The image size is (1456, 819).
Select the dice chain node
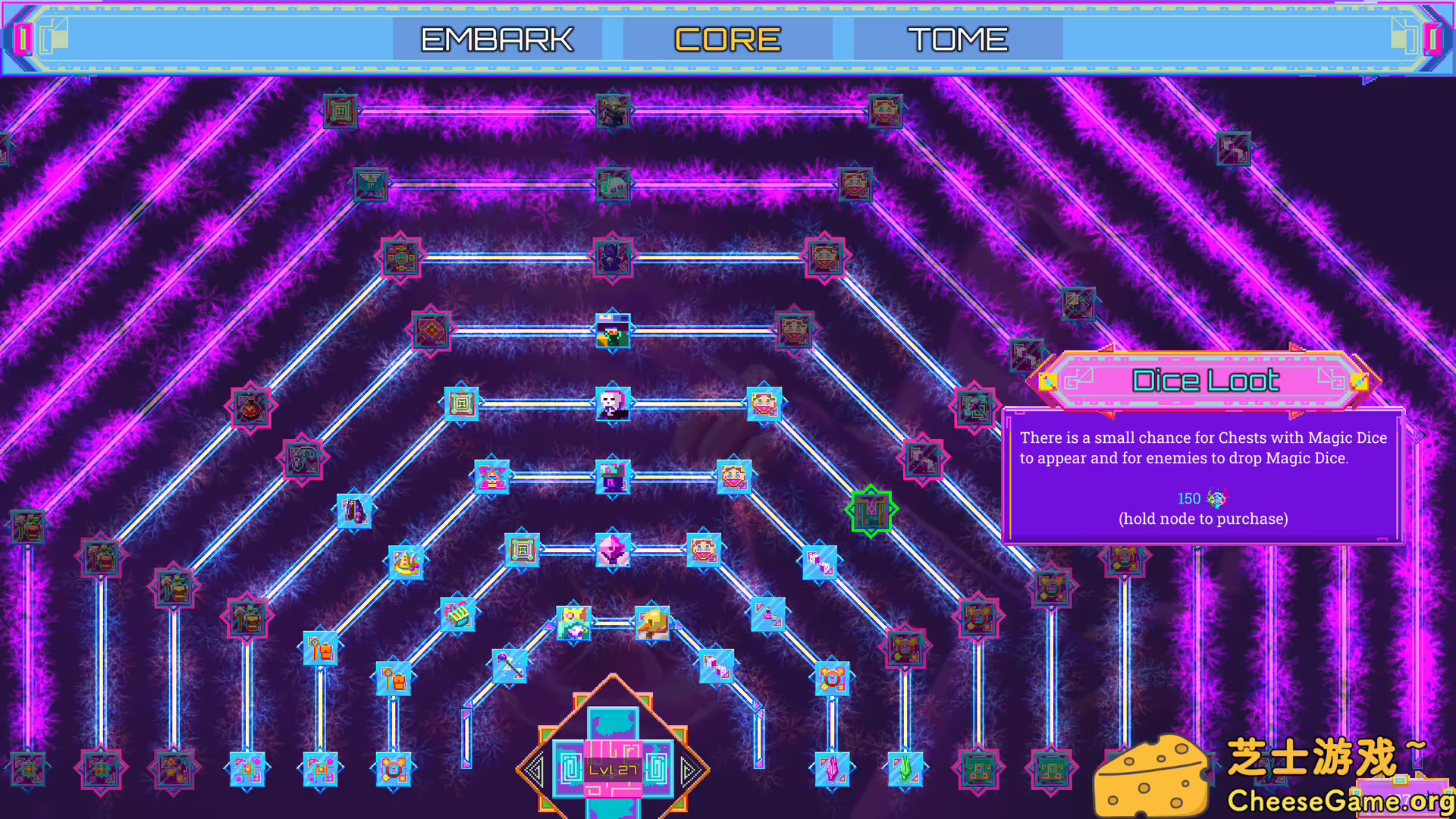(x=820, y=563)
